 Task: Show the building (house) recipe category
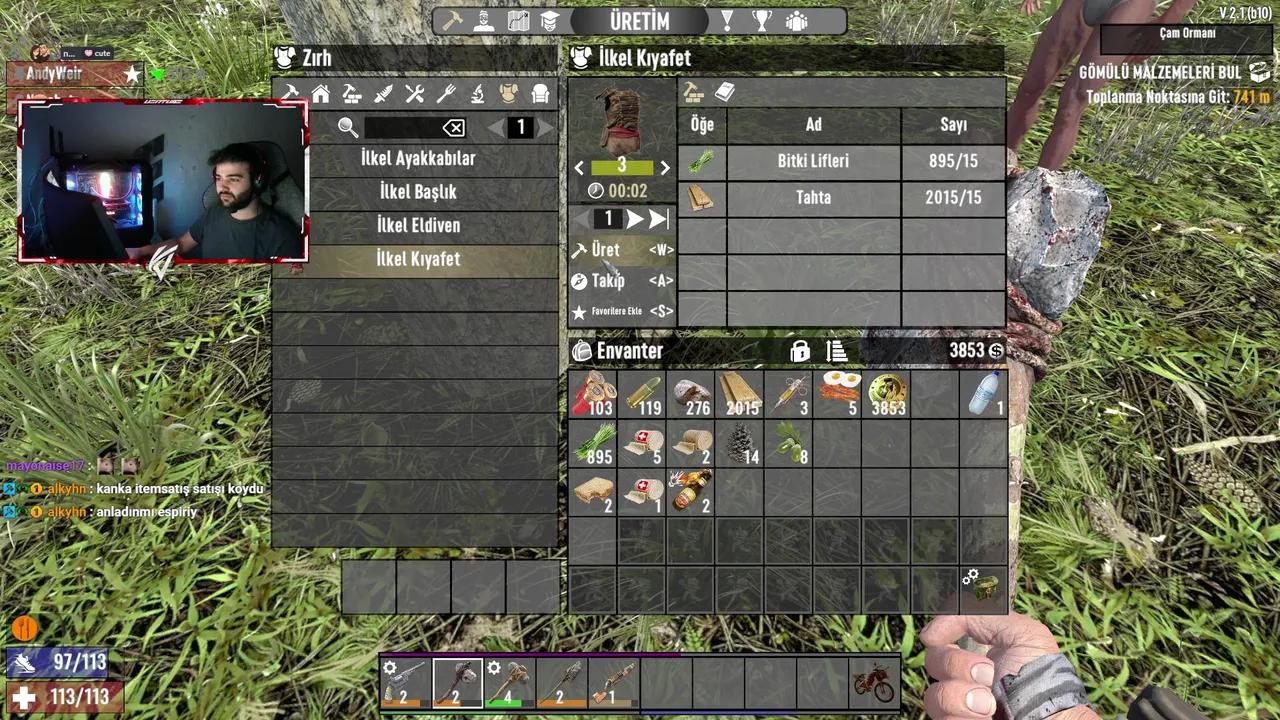(x=321, y=94)
